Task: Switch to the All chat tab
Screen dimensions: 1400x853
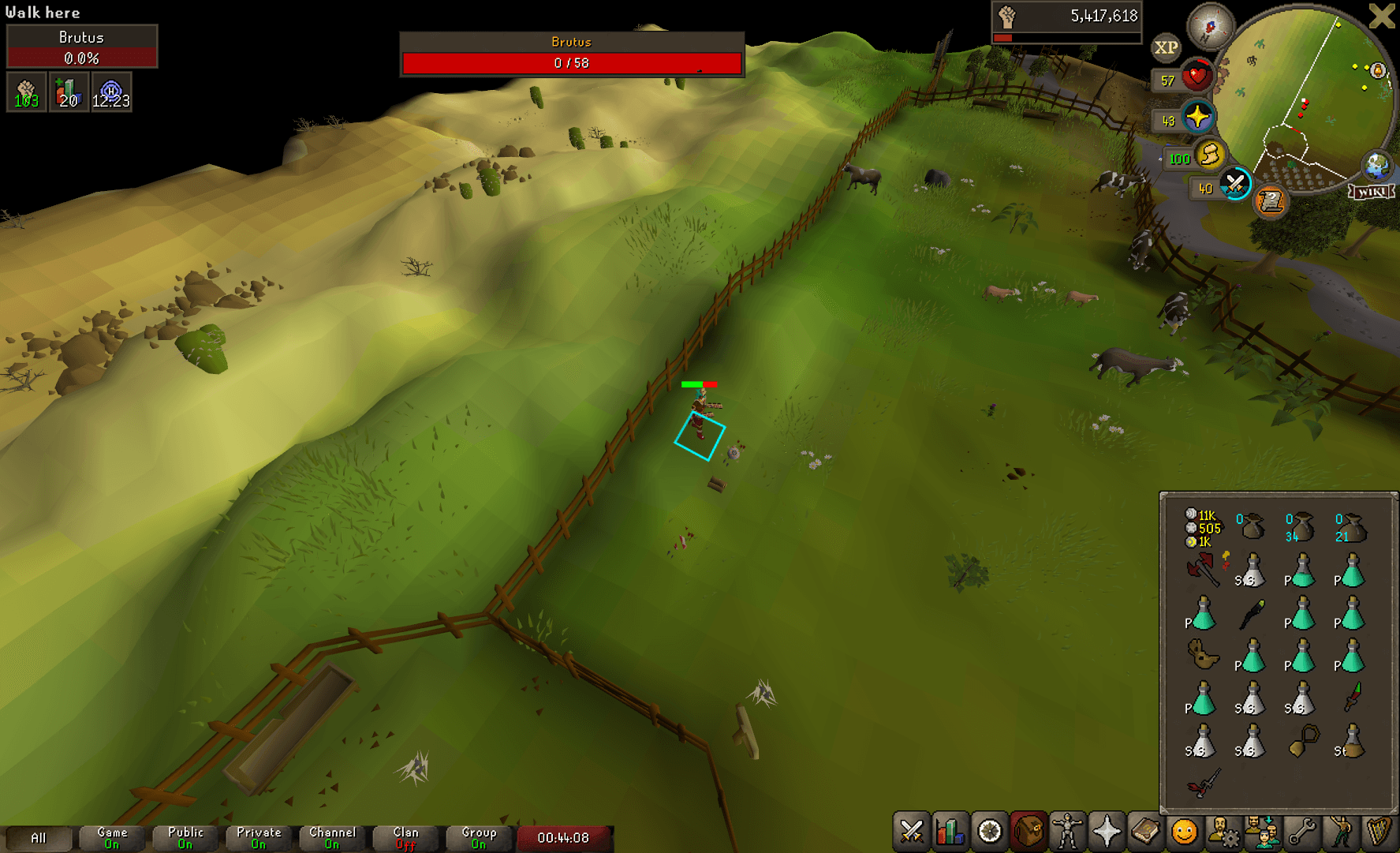Action: tap(39, 836)
